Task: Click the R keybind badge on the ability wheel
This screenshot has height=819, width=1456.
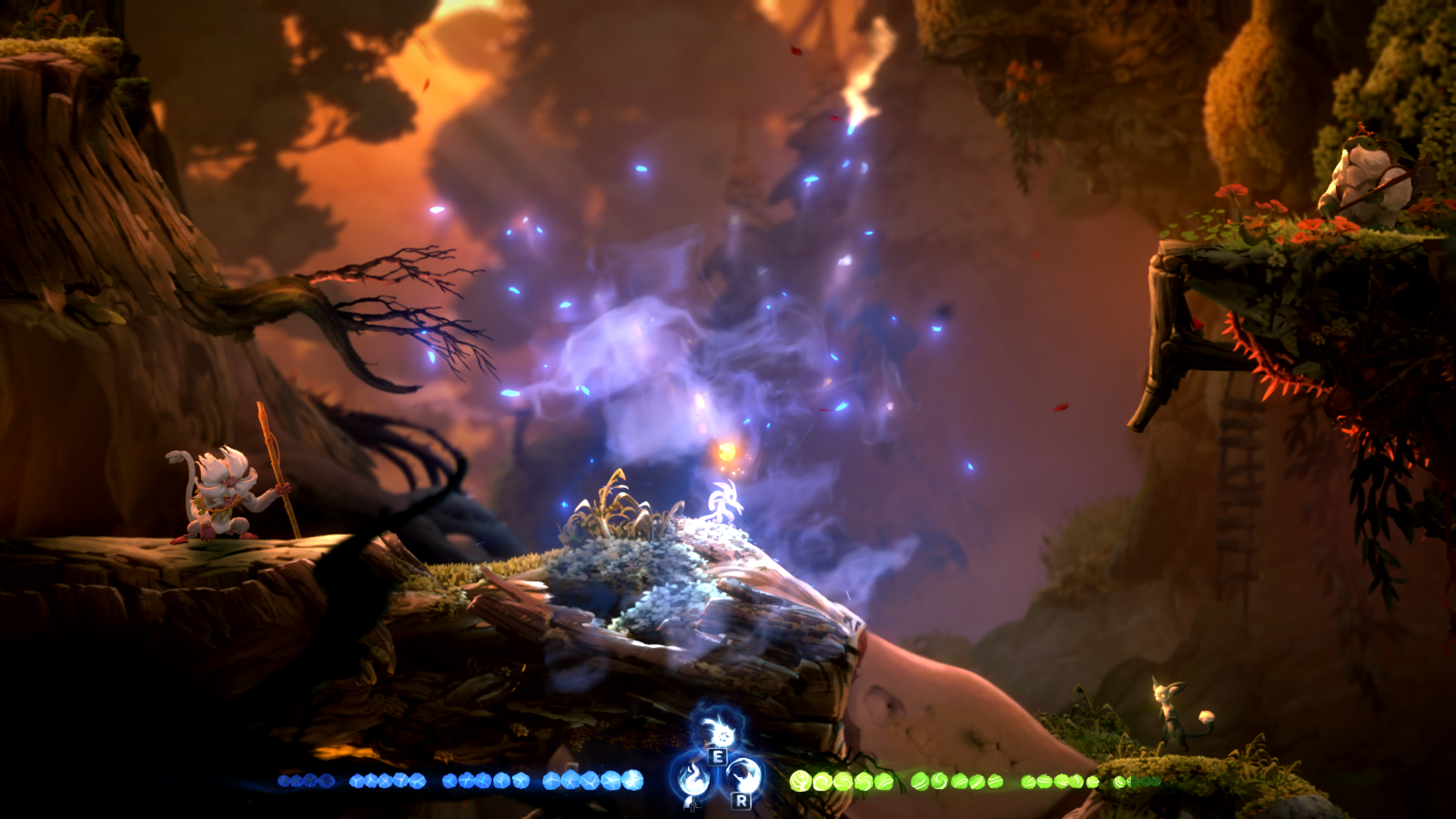Action: click(x=743, y=802)
